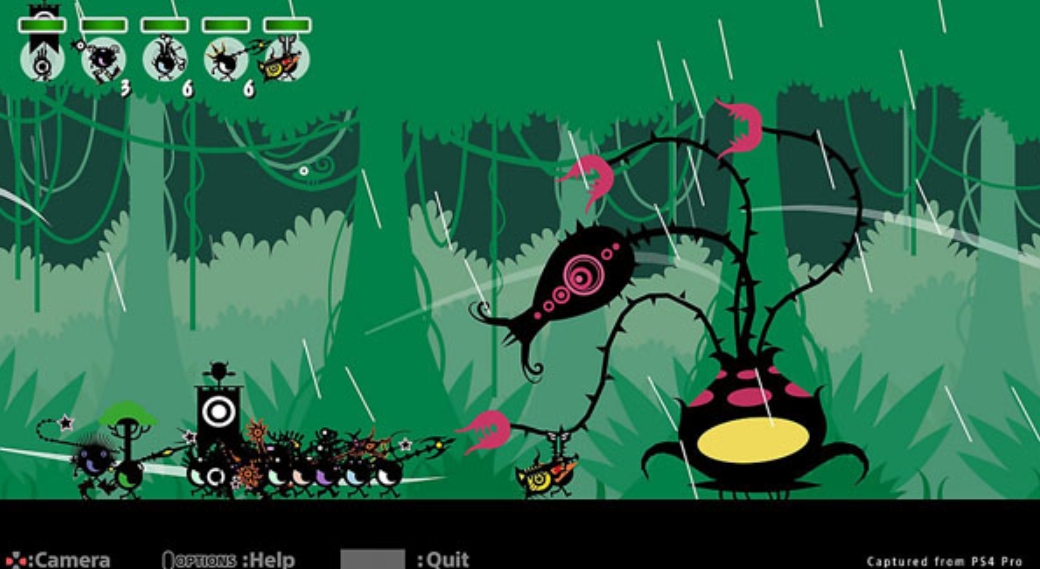Viewport: 1040px width, 569px height.
Task: Select the Hatapon flag bearer squad icon
Action: [x=43, y=60]
